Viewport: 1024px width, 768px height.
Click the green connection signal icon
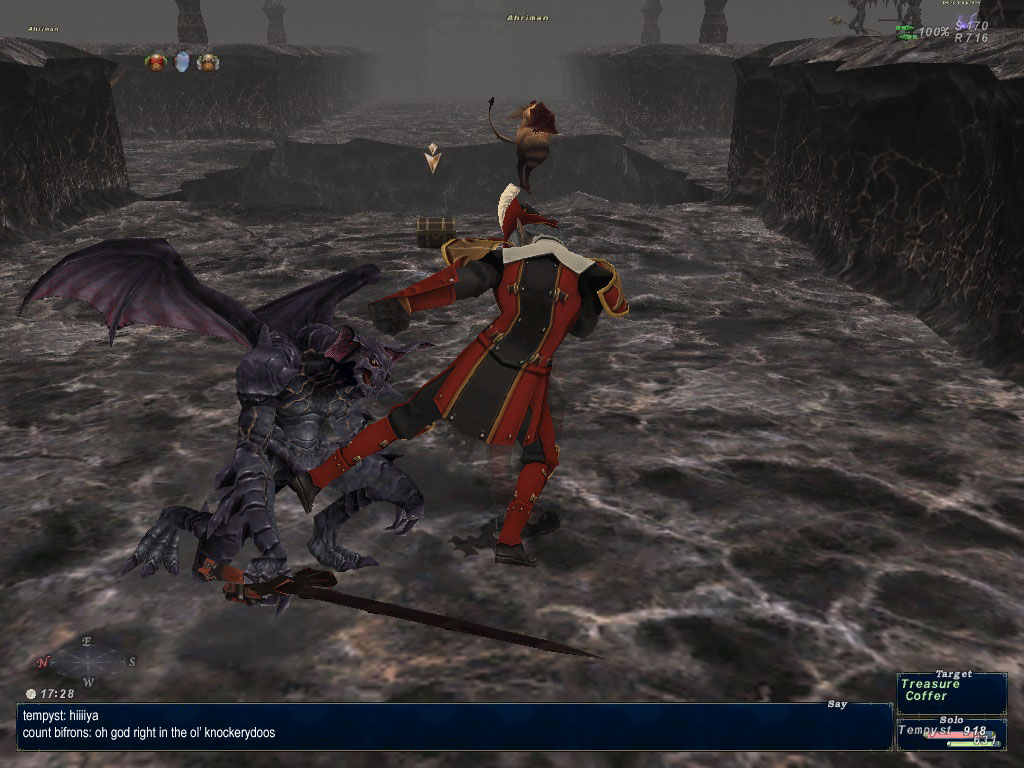[907, 32]
